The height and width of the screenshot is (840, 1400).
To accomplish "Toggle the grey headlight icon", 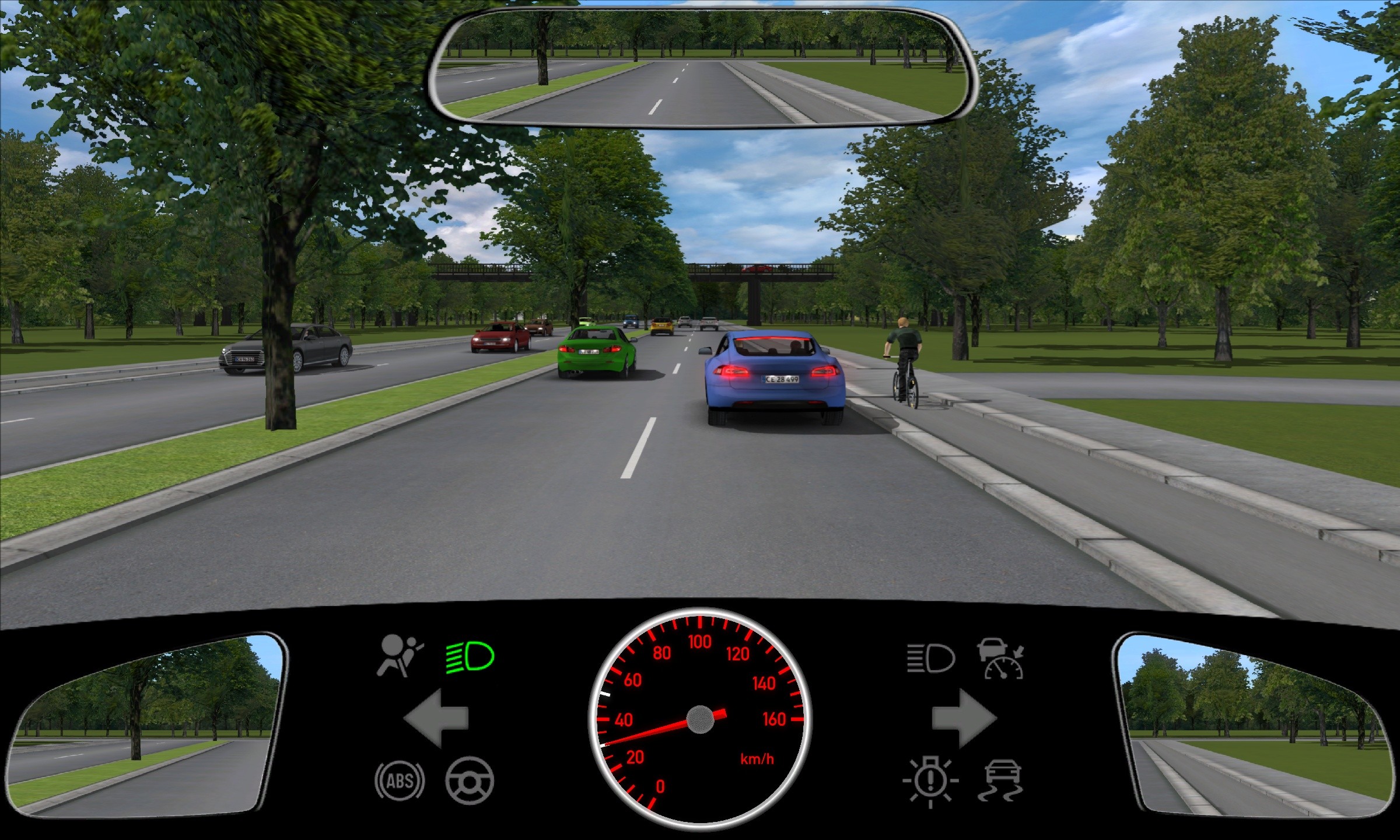I will click(931, 659).
